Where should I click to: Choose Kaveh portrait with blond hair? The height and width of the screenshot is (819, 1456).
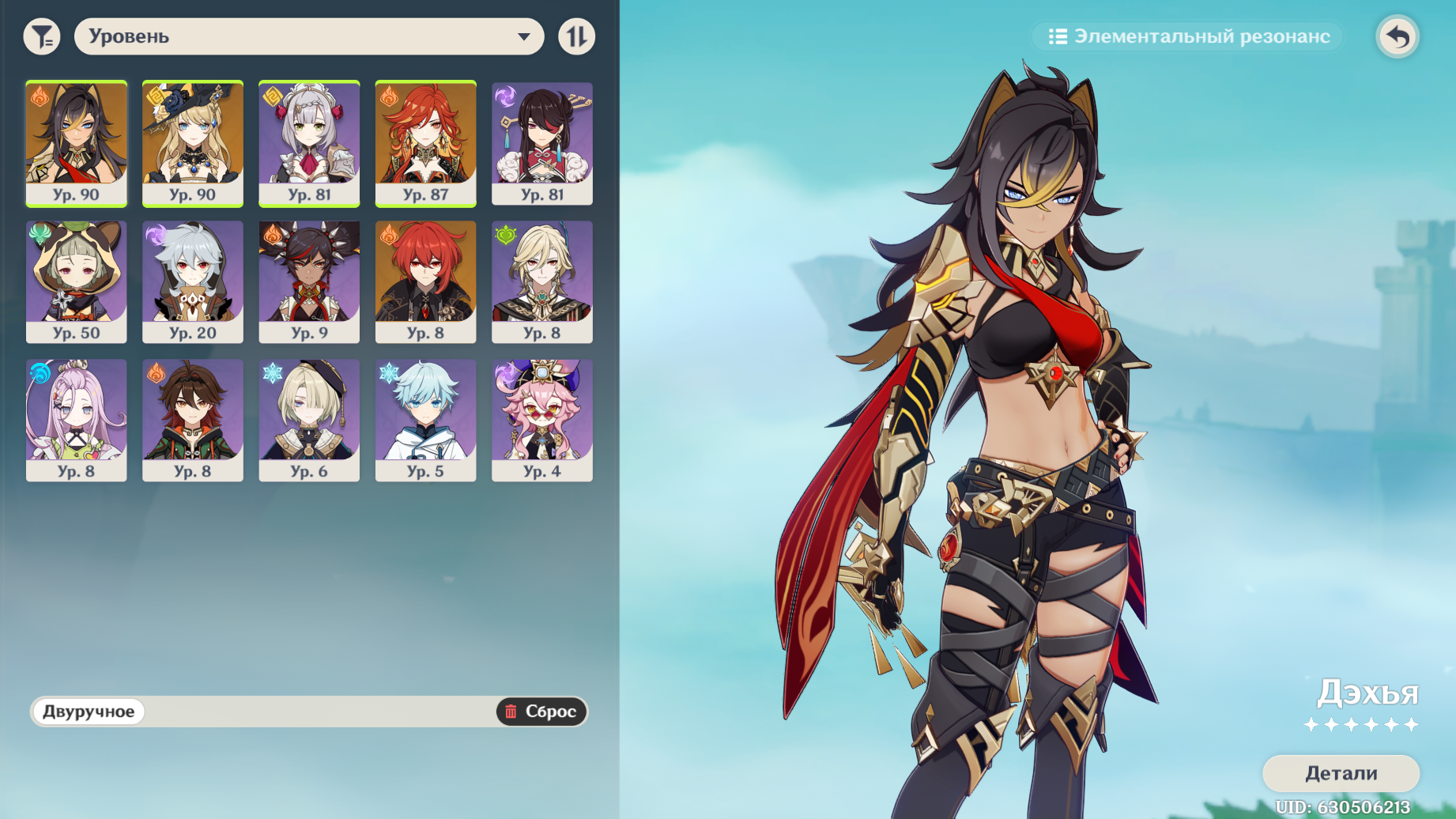pos(542,281)
